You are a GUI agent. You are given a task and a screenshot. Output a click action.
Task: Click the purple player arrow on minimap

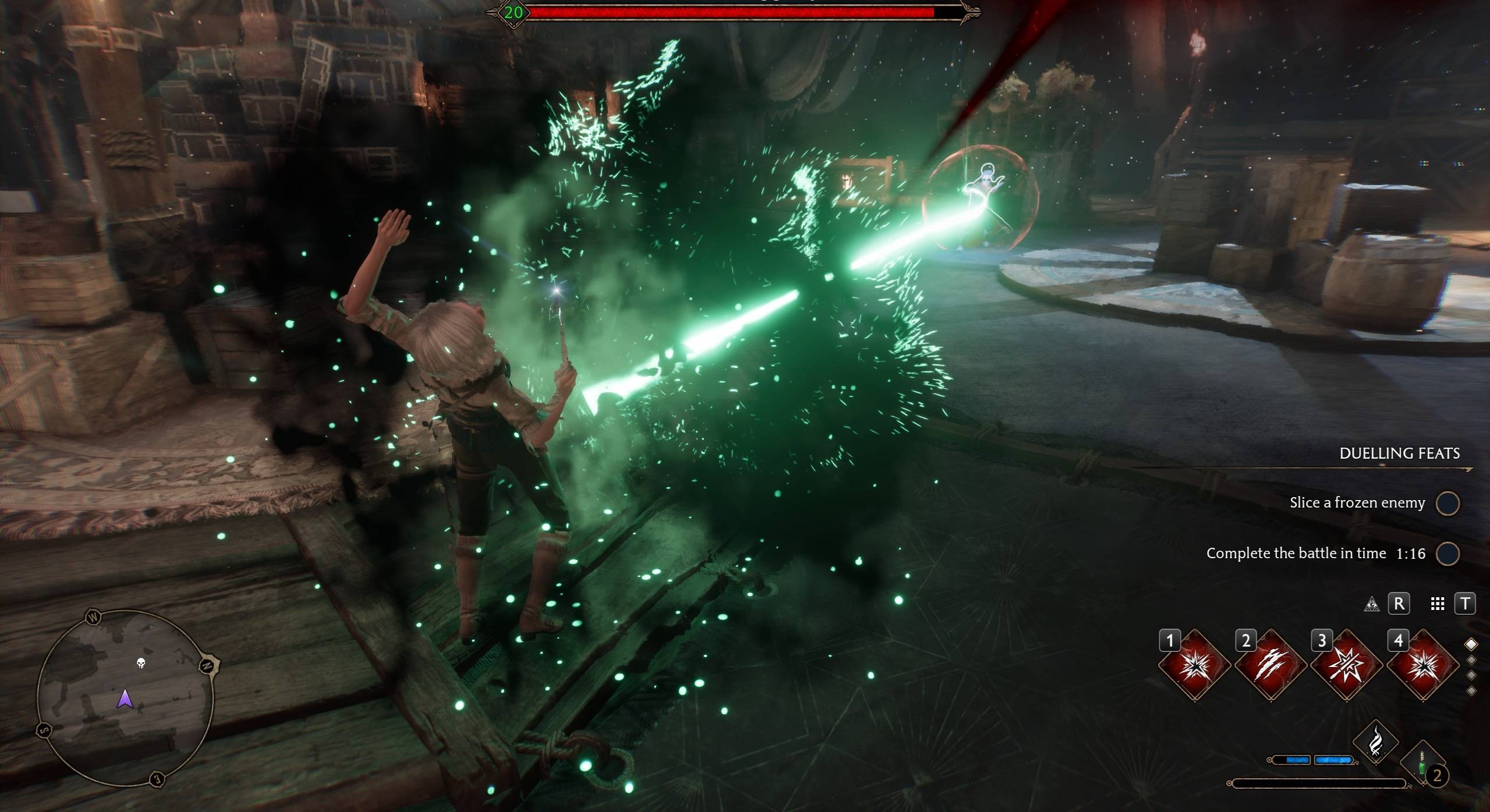[125, 698]
